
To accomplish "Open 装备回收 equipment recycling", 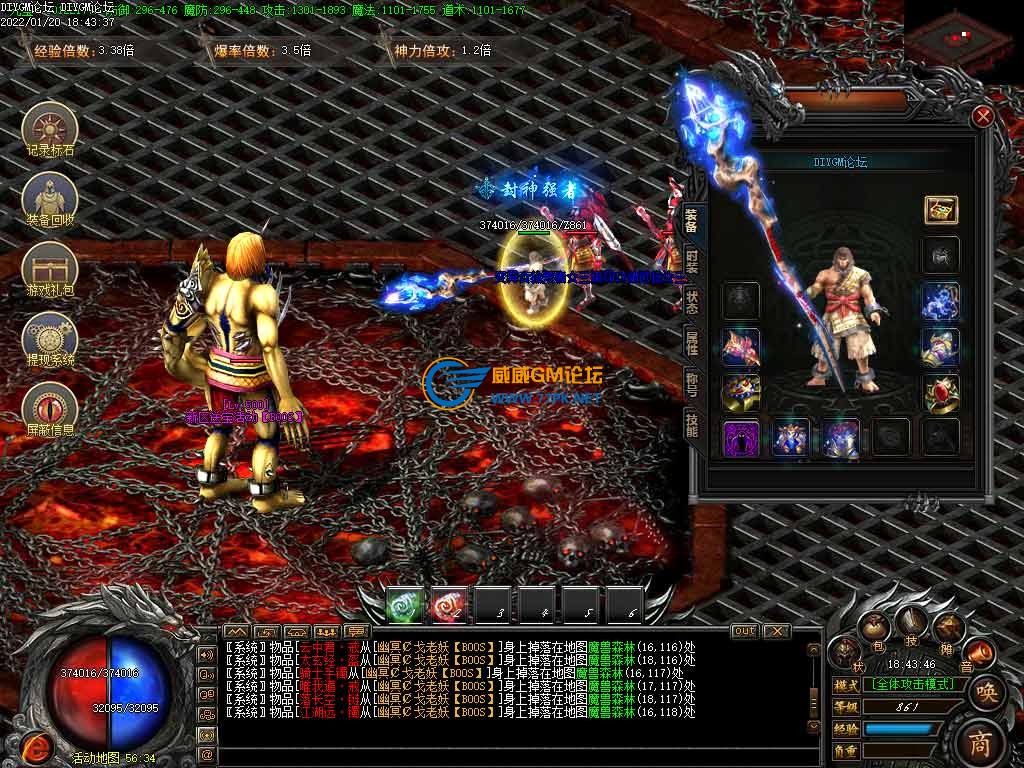I will tap(50, 199).
